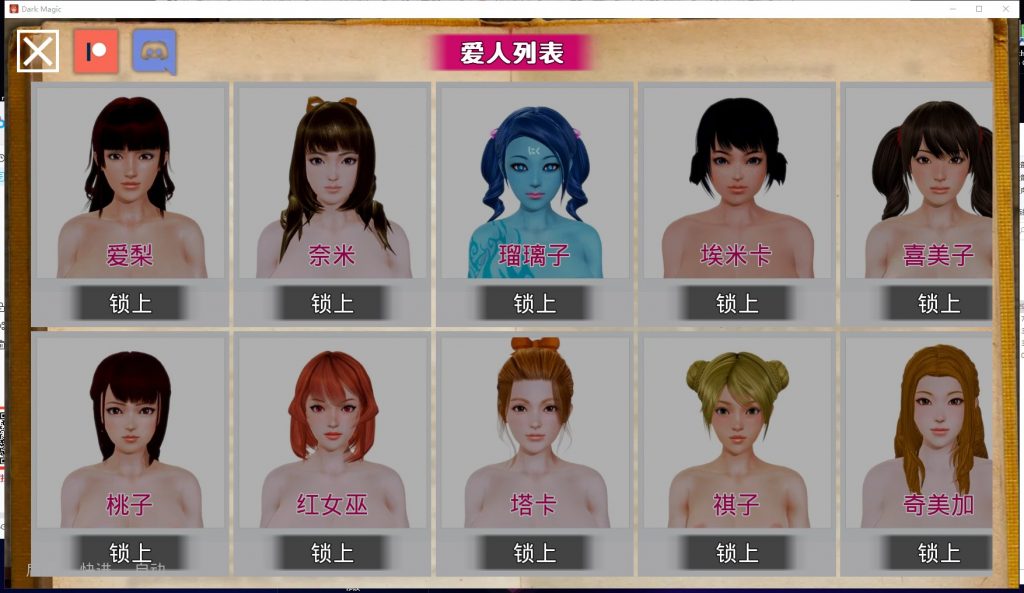The image size is (1024, 593).
Task: Click the 锁上 button under 爱梨
Action: point(130,303)
